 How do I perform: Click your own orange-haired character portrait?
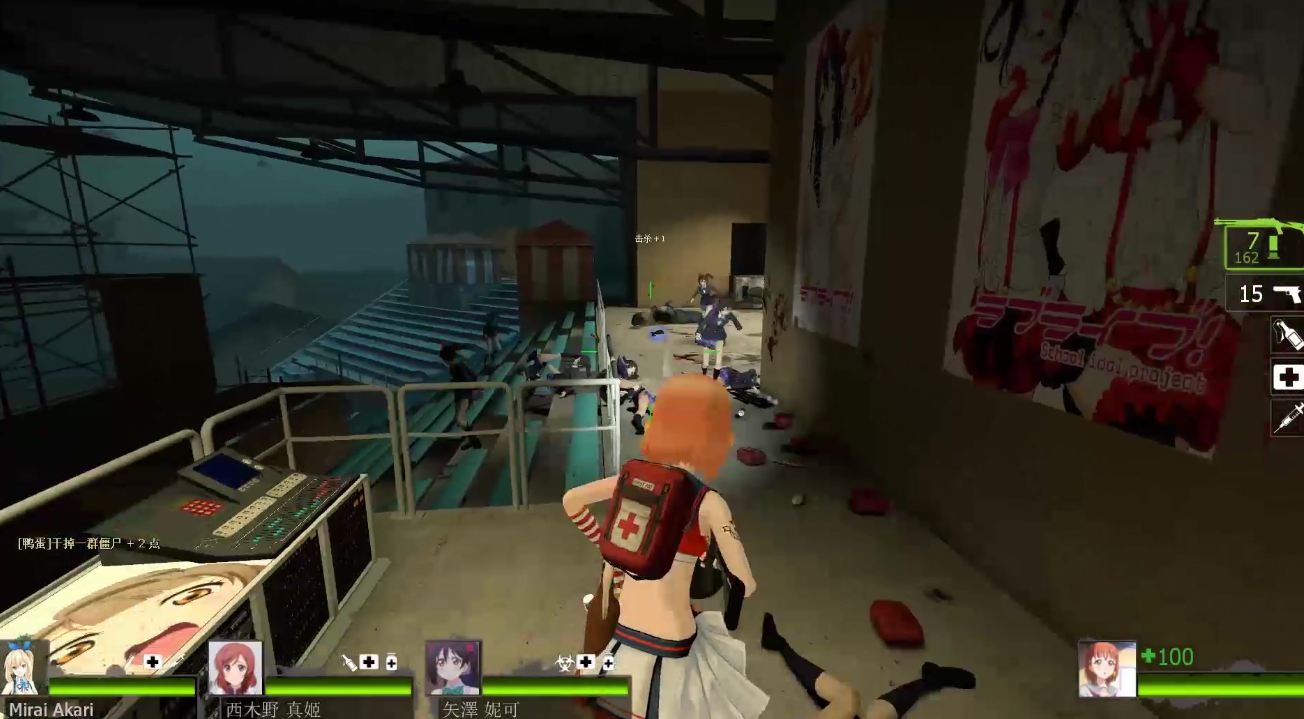(1107, 668)
